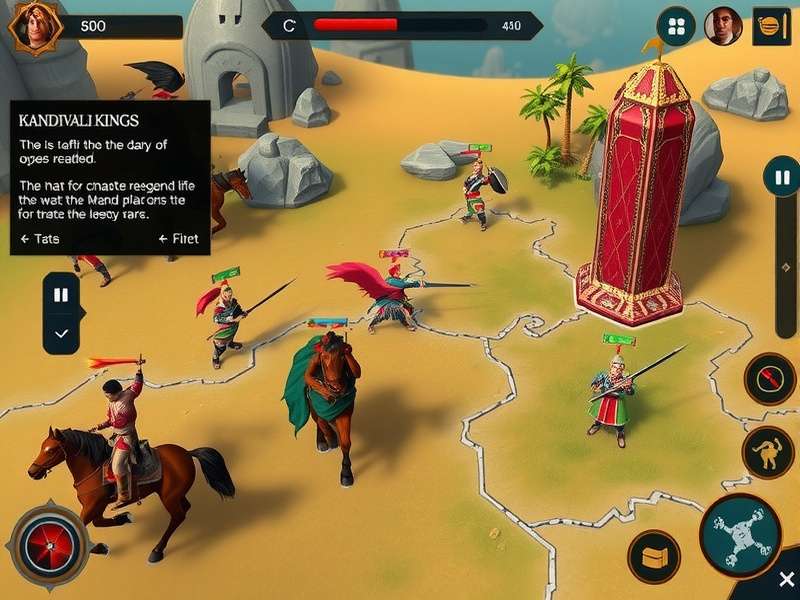Open the four-square grid menu
800x600 pixels.
pyautogui.click(x=677, y=26)
